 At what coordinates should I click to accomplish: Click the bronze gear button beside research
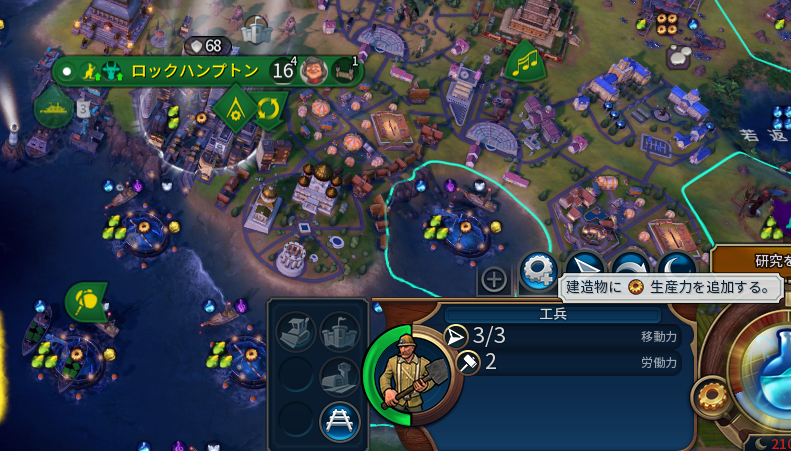711,397
